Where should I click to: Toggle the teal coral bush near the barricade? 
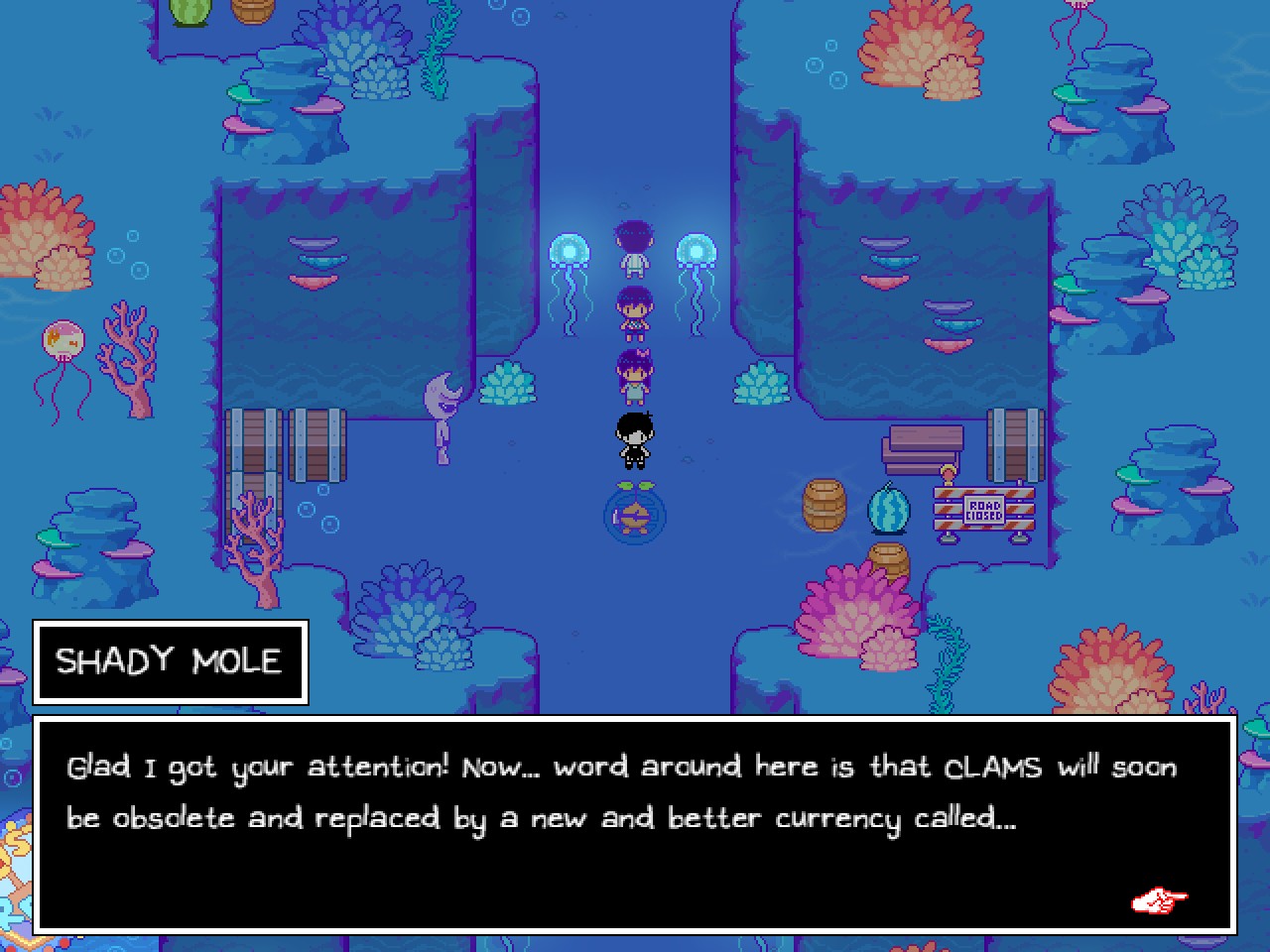tap(762, 382)
